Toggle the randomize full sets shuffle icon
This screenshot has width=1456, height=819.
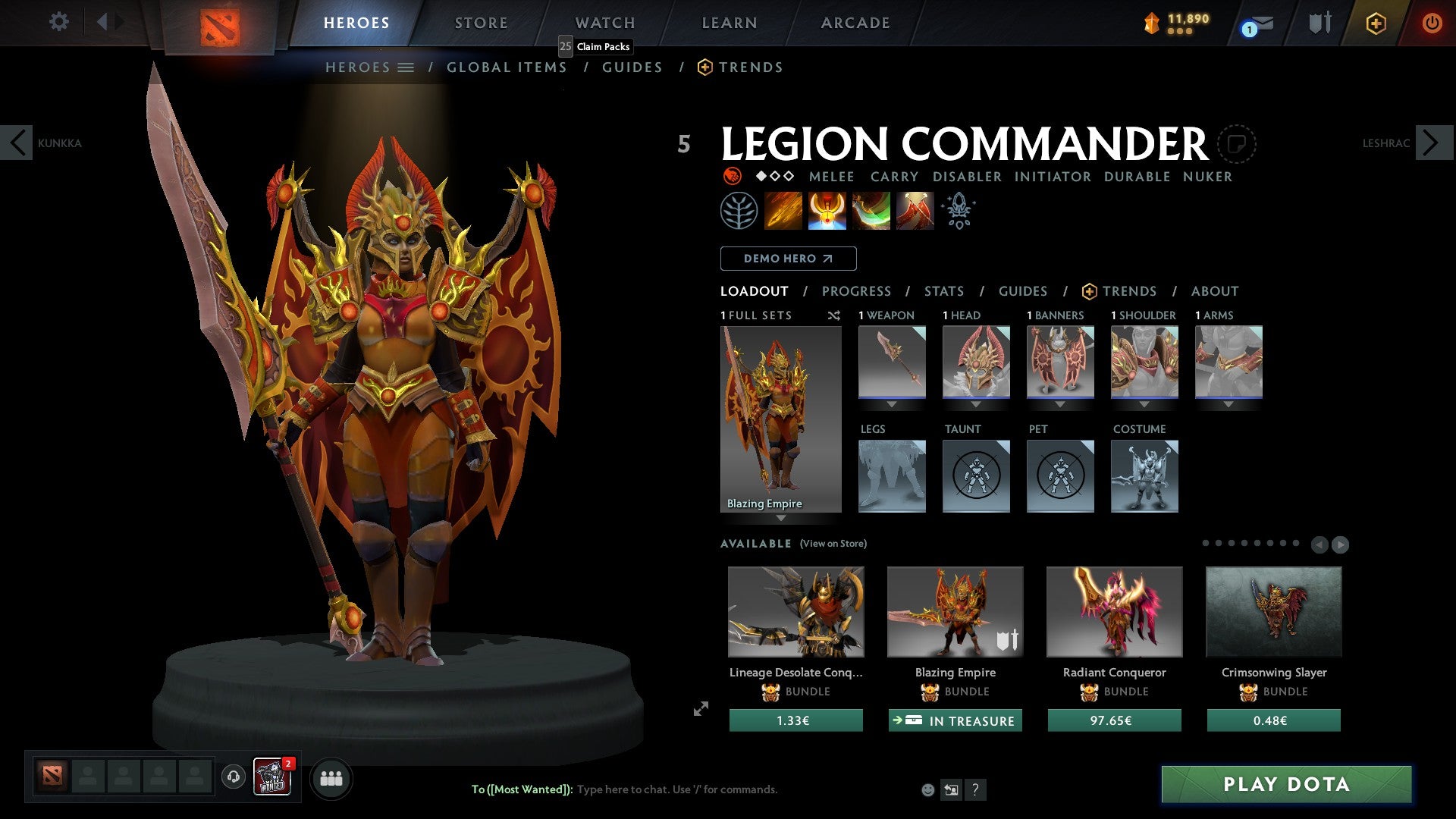click(x=834, y=315)
